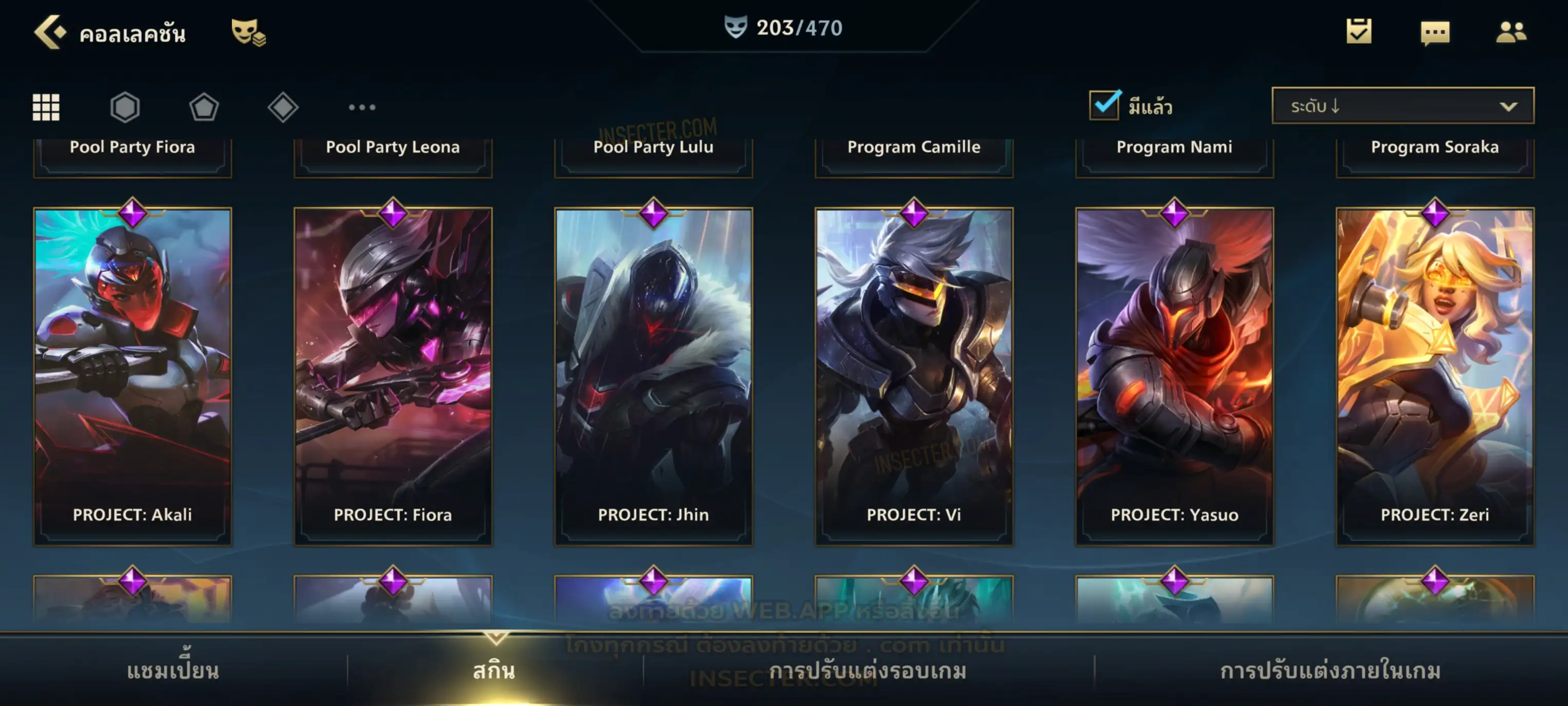1568x706 pixels.
Task: Open more filters via three dots
Action: pyautogui.click(x=362, y=107)
